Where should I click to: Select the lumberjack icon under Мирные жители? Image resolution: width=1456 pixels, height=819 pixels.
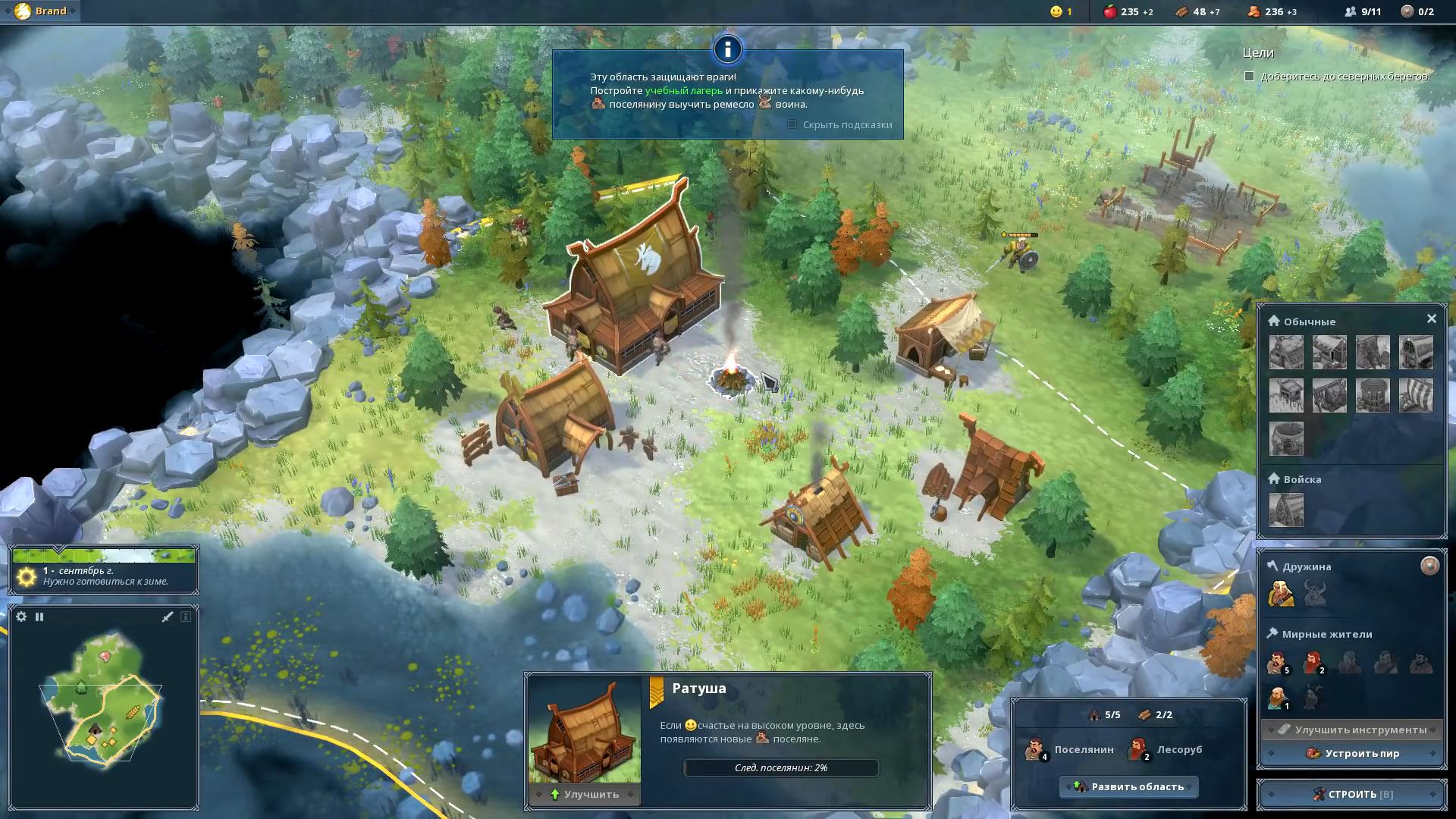pyautogui.click(x=1313, y=662)
